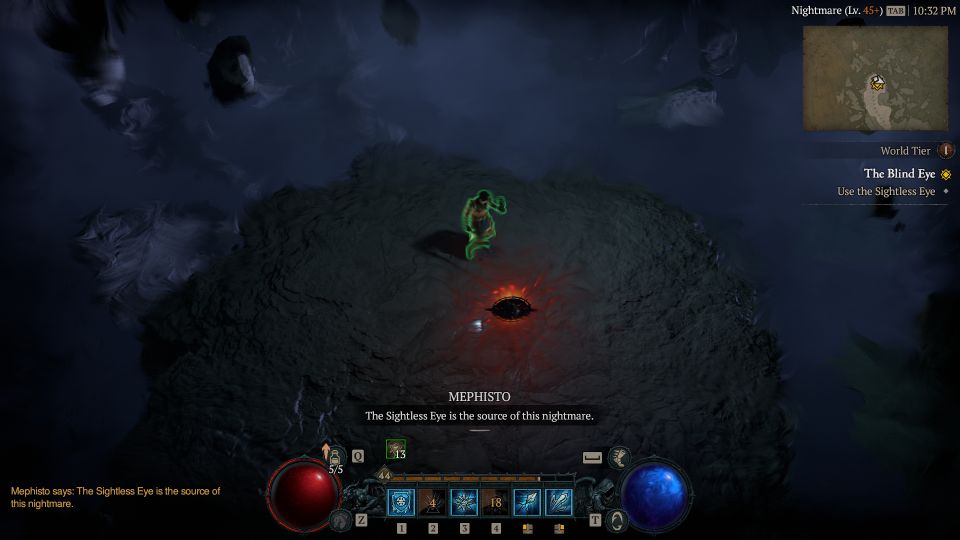Select the skill on cooldown showing 18

pyautogui.click(x=496, y=502)
